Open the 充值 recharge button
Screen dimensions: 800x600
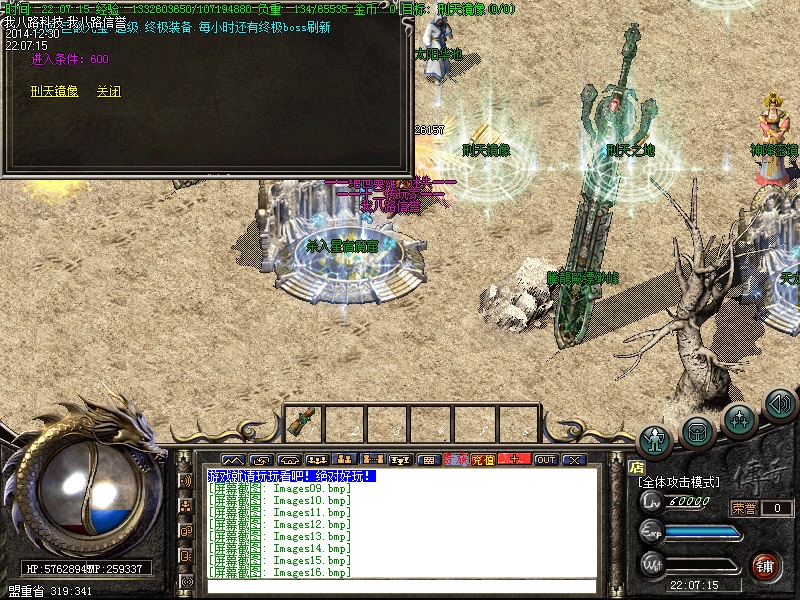point(483,460)
